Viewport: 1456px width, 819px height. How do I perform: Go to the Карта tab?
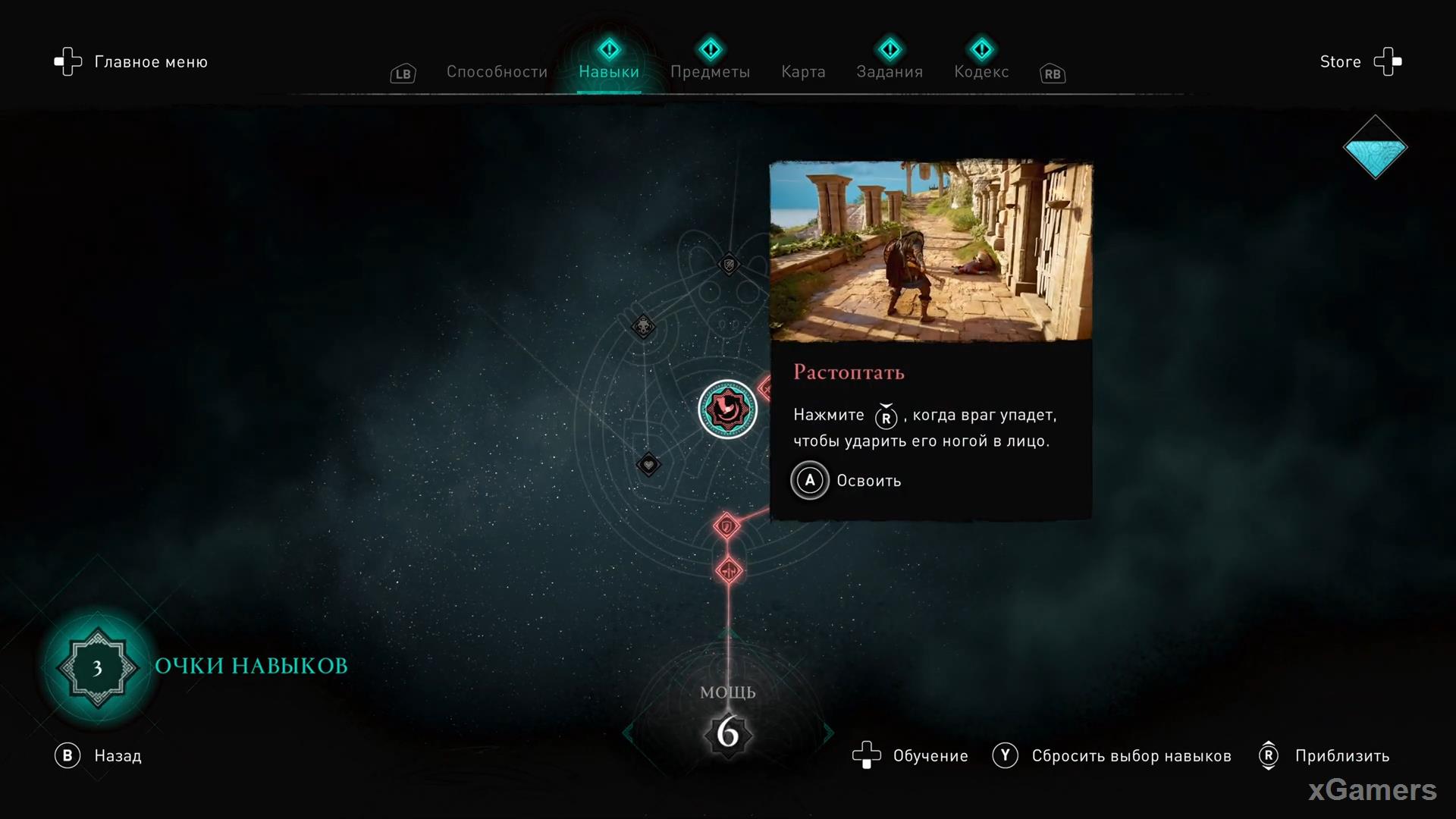(x=803, y=72)
